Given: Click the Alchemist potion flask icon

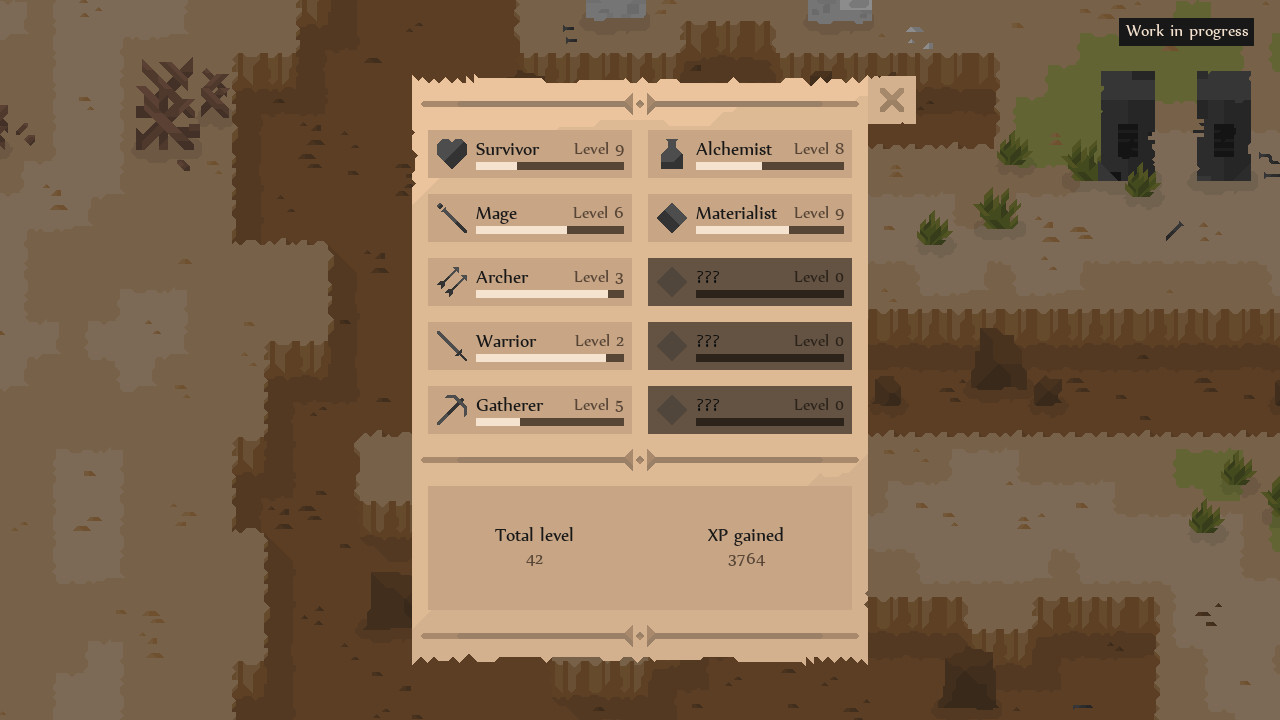Looking at the screenshot, I should 671,154.
